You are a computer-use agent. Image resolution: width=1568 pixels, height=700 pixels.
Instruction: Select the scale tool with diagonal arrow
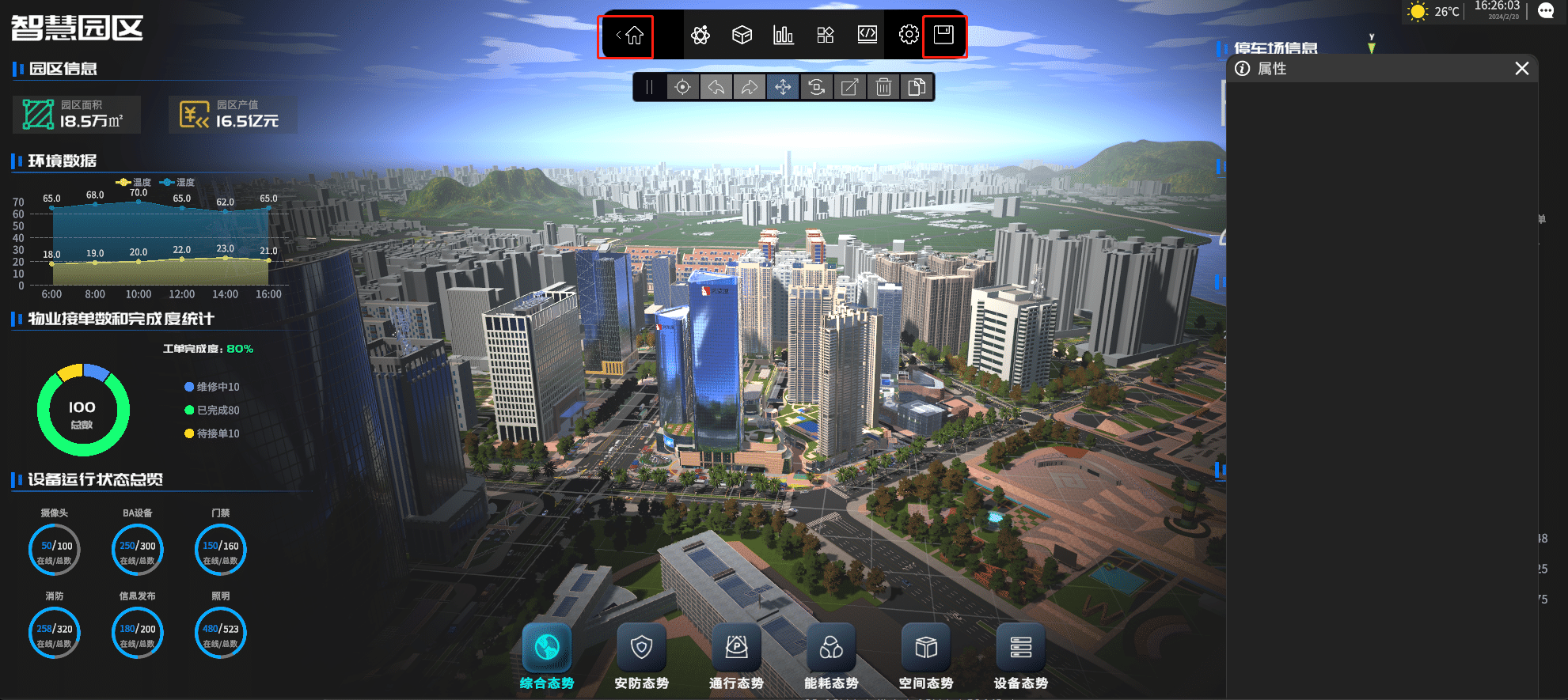coord(850,87)
